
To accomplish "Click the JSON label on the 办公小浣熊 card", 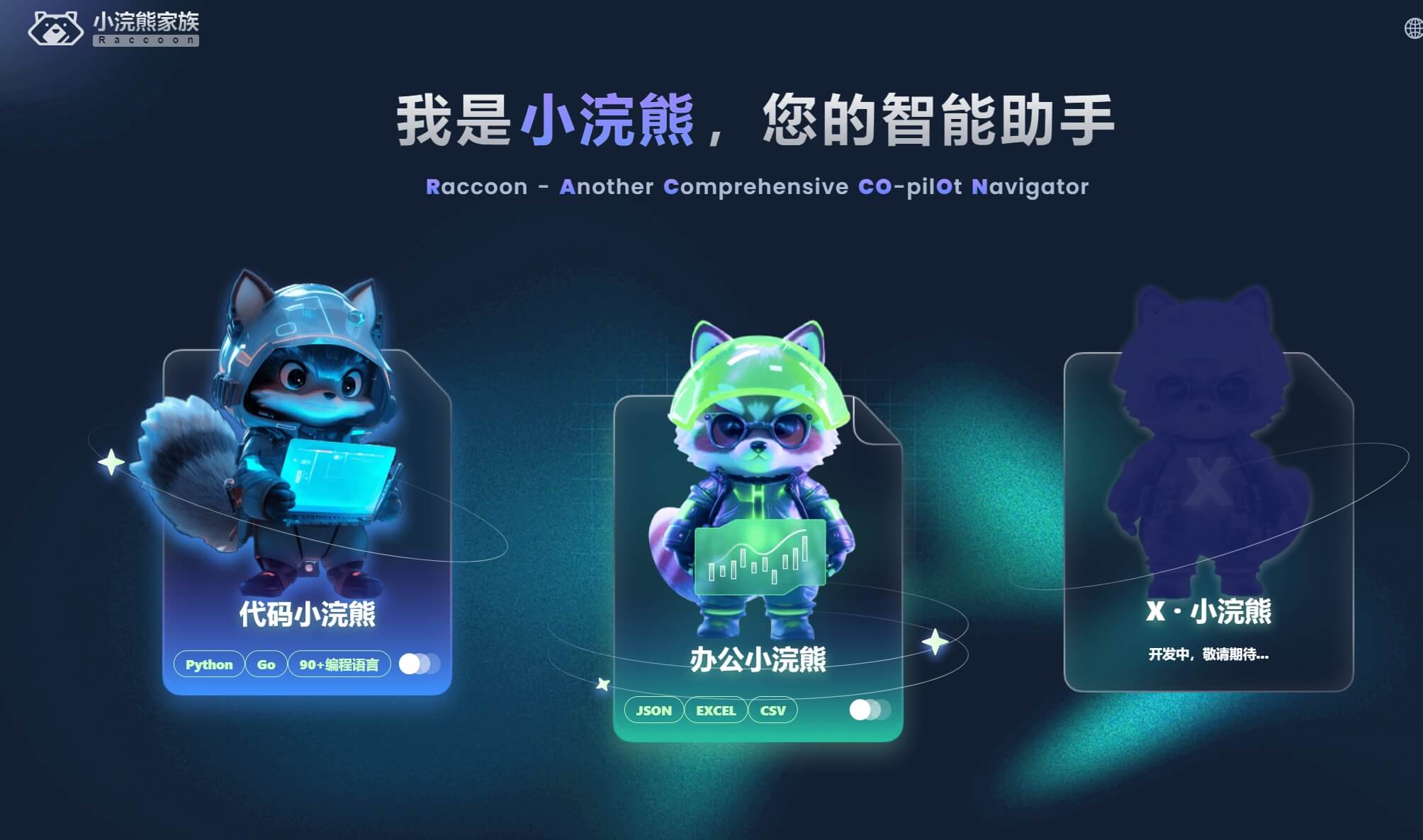I will pyautogui.click(x=653, y=710).
